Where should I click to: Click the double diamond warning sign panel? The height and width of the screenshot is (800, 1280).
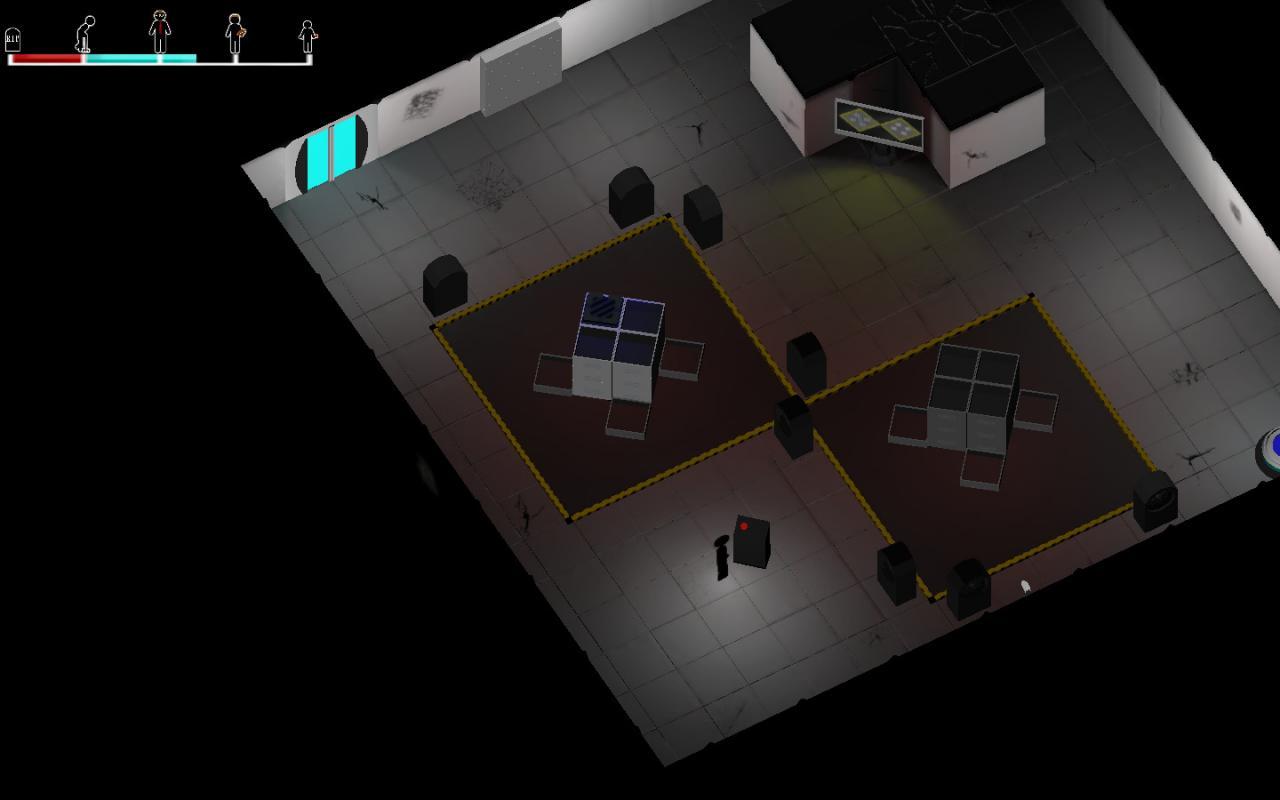(878, 120)
